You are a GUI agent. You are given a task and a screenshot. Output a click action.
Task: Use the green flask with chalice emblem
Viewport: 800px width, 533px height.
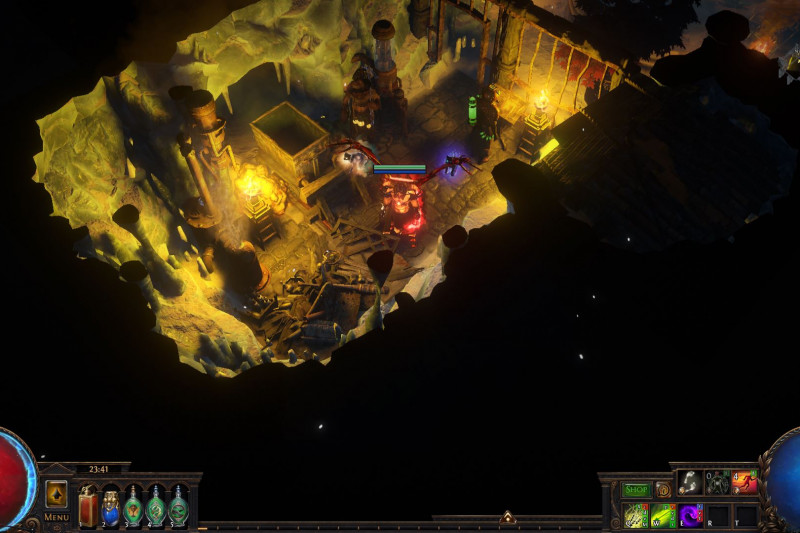point(132,505)
